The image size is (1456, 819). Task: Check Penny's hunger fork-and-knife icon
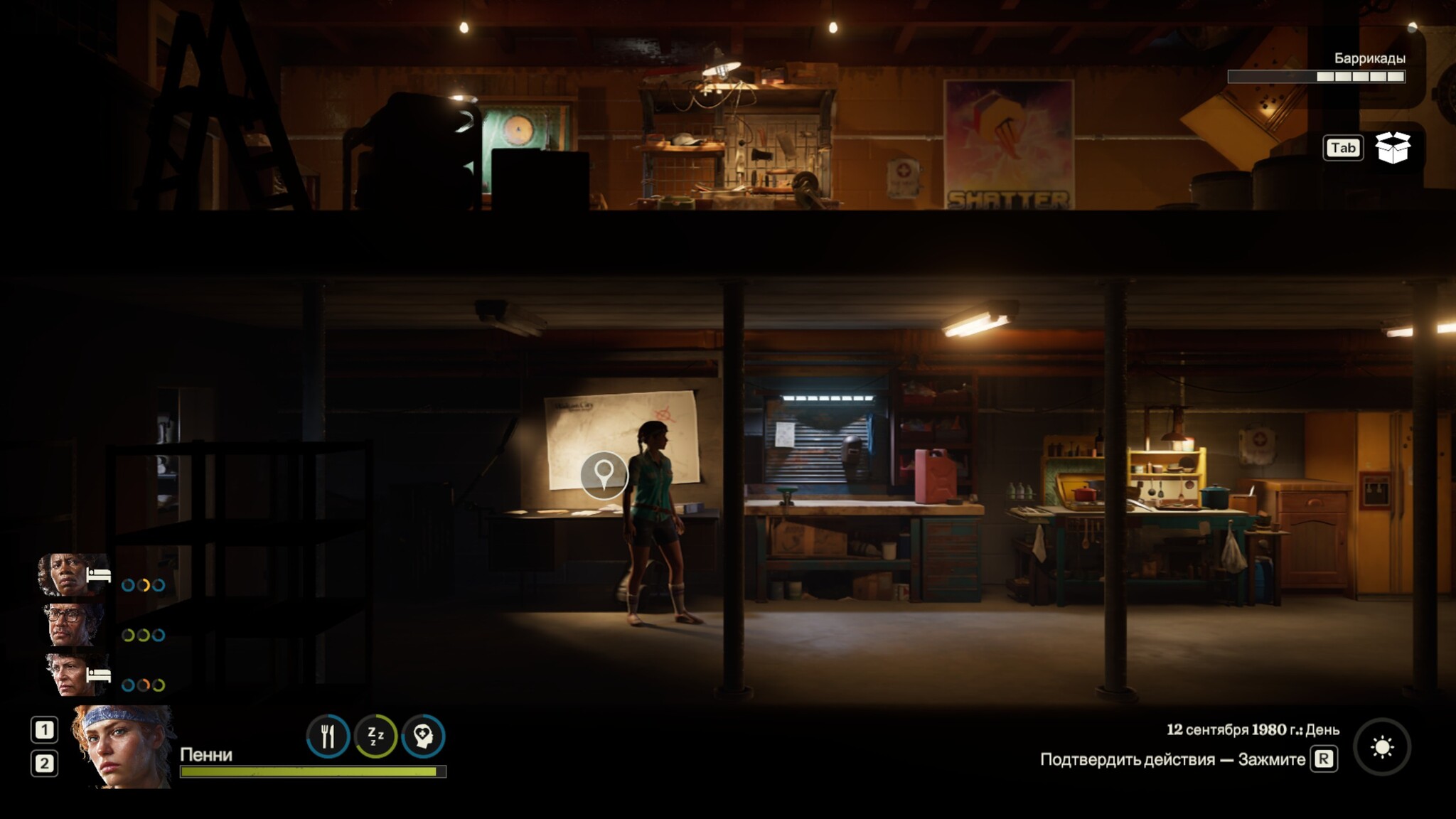(328, 736)
